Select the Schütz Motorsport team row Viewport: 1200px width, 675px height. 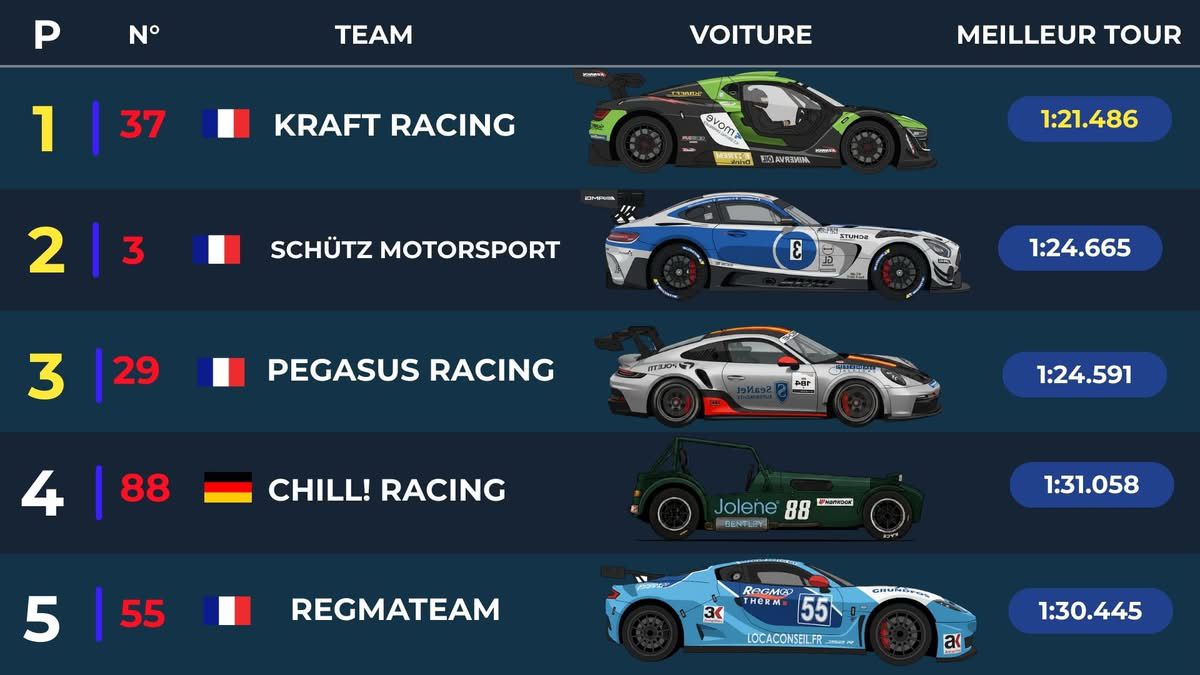(x=414, y=249)
